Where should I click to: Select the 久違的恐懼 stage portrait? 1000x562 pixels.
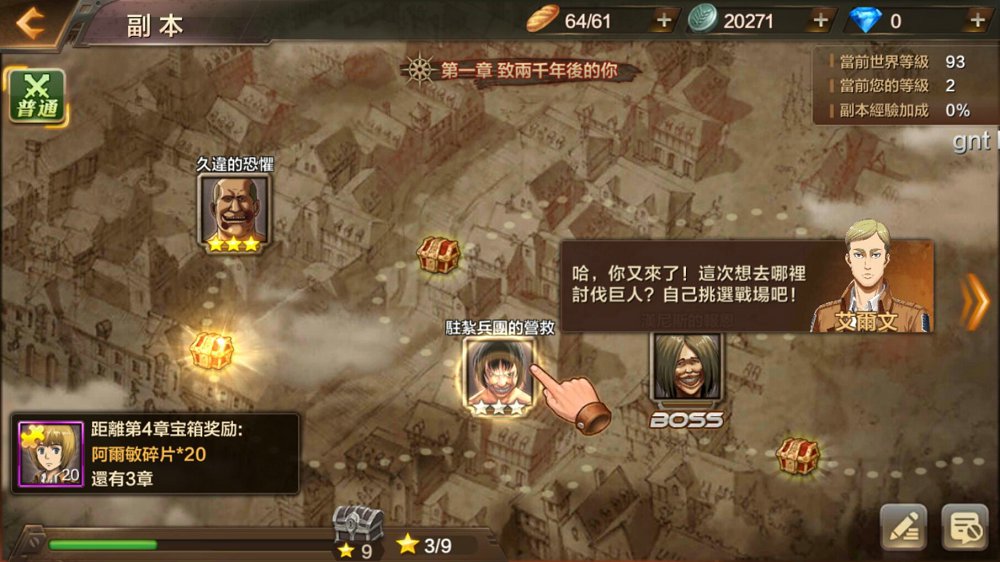coord(234,212)
